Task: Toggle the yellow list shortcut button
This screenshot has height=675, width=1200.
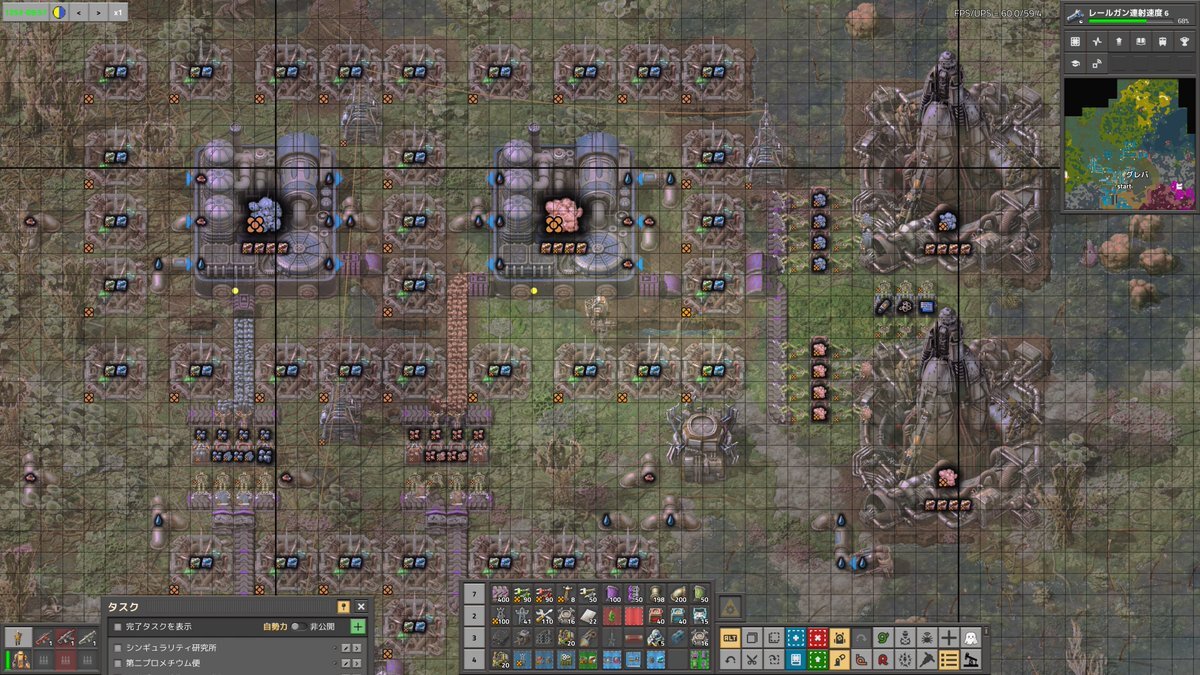Action: pyautogui.click(x=949, y=659)
